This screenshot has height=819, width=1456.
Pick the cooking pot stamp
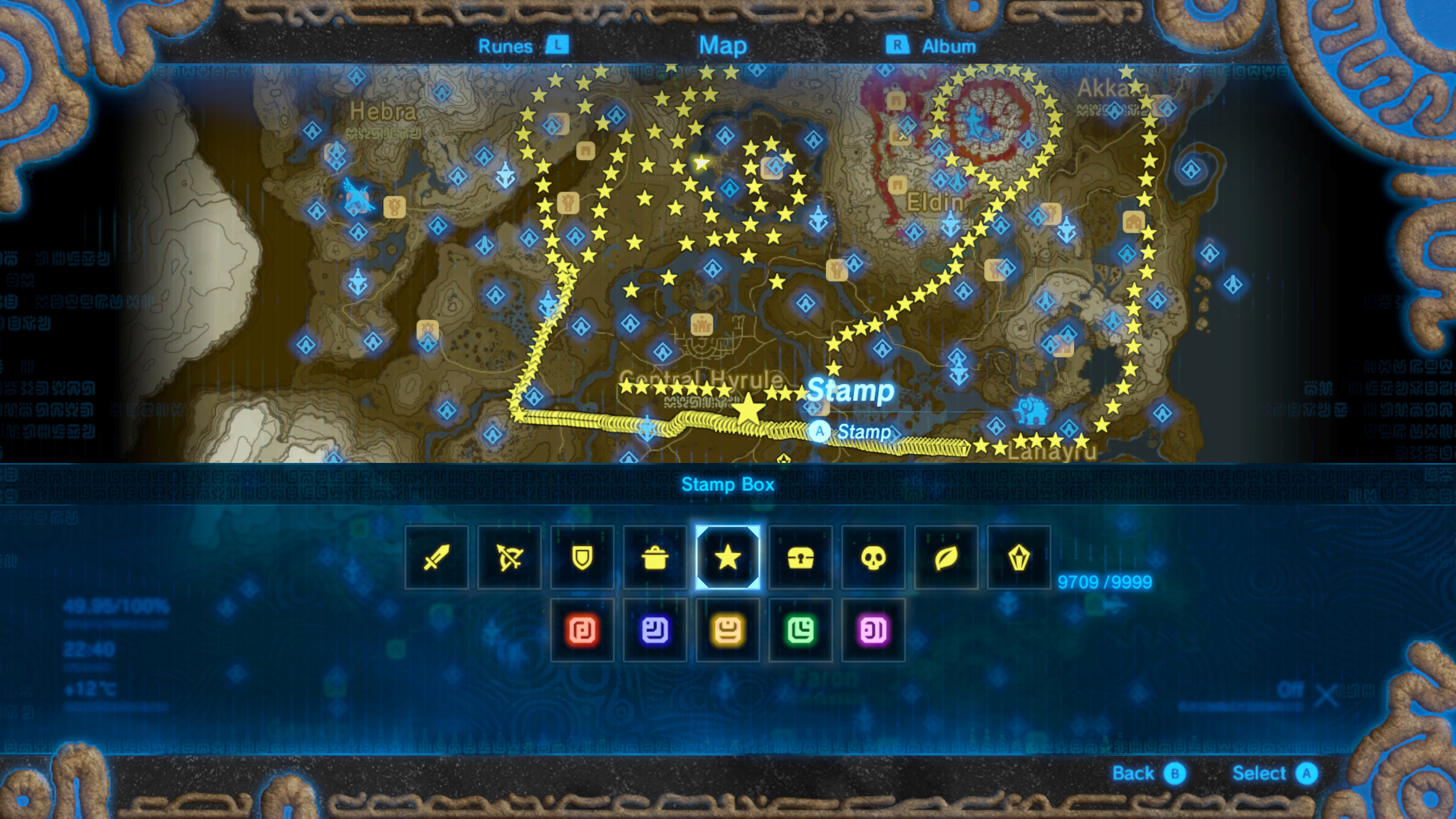[655, 557]
